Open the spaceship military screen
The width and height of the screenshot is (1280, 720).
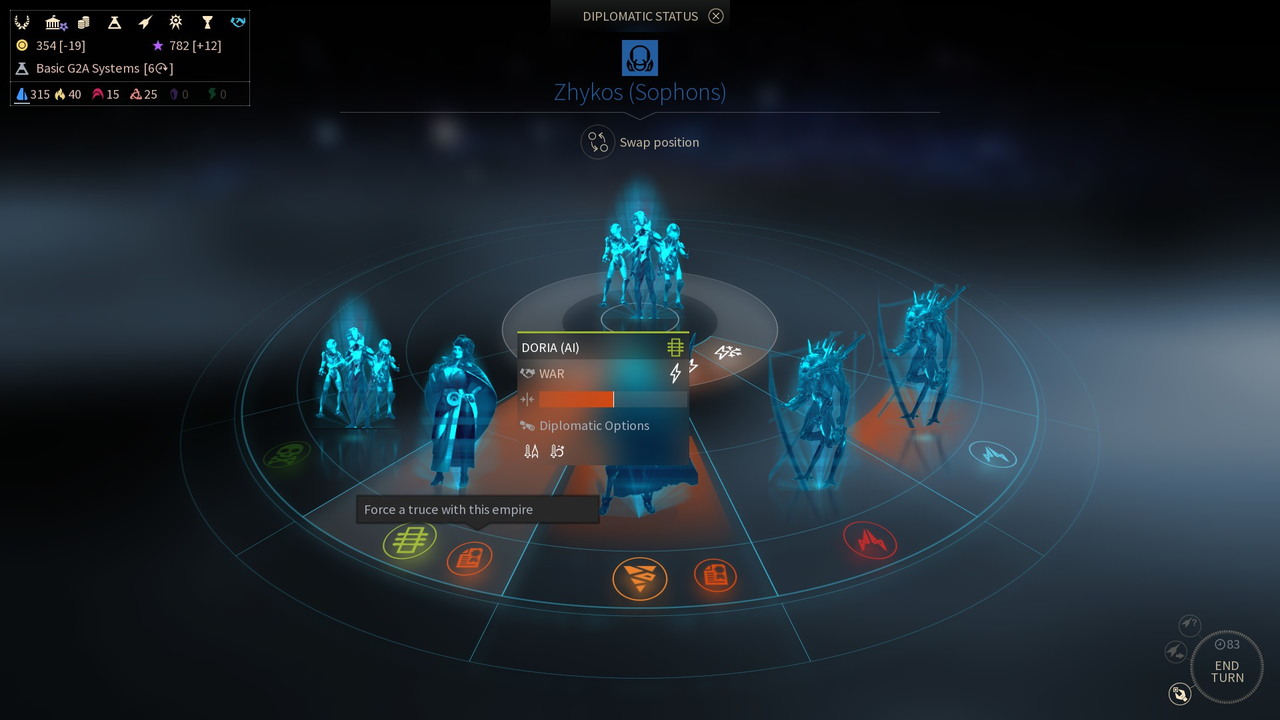(145, 22)
